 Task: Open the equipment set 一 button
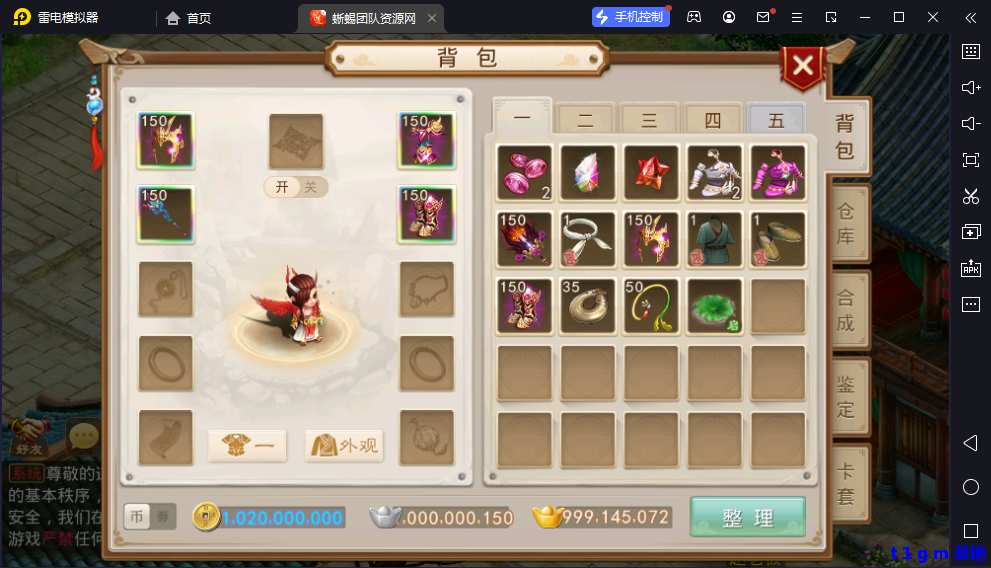point(247,445)
